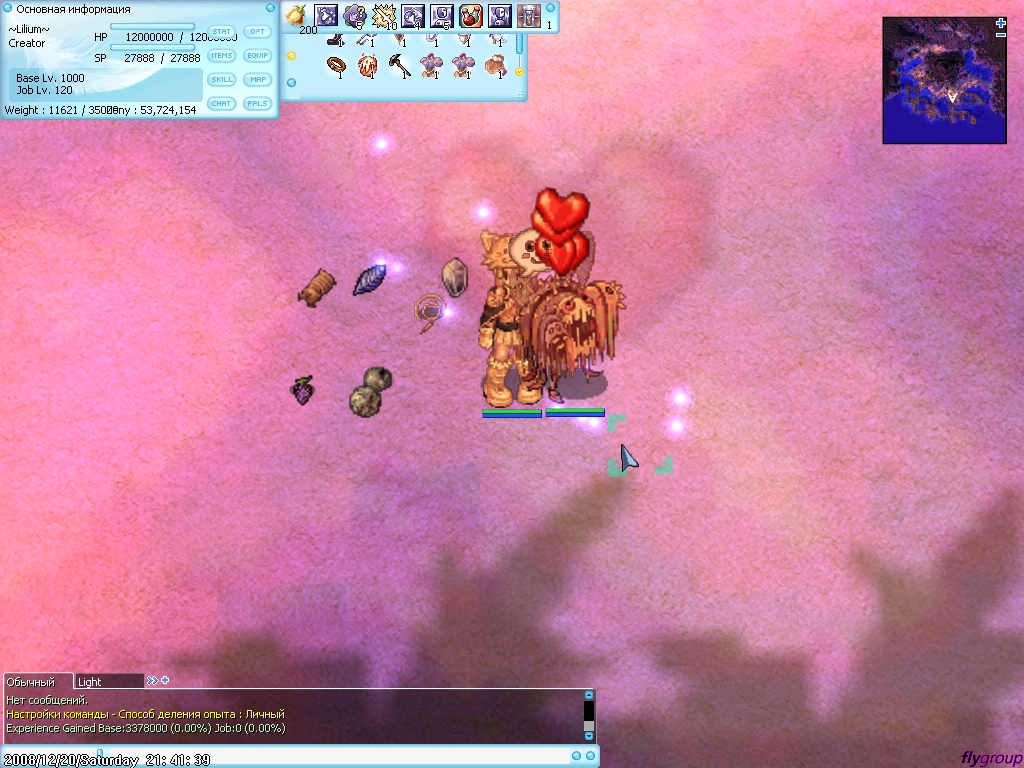Click the minimap zoom-out minus button
This screenshot has height=768, width=1024.
[1001, 35]
